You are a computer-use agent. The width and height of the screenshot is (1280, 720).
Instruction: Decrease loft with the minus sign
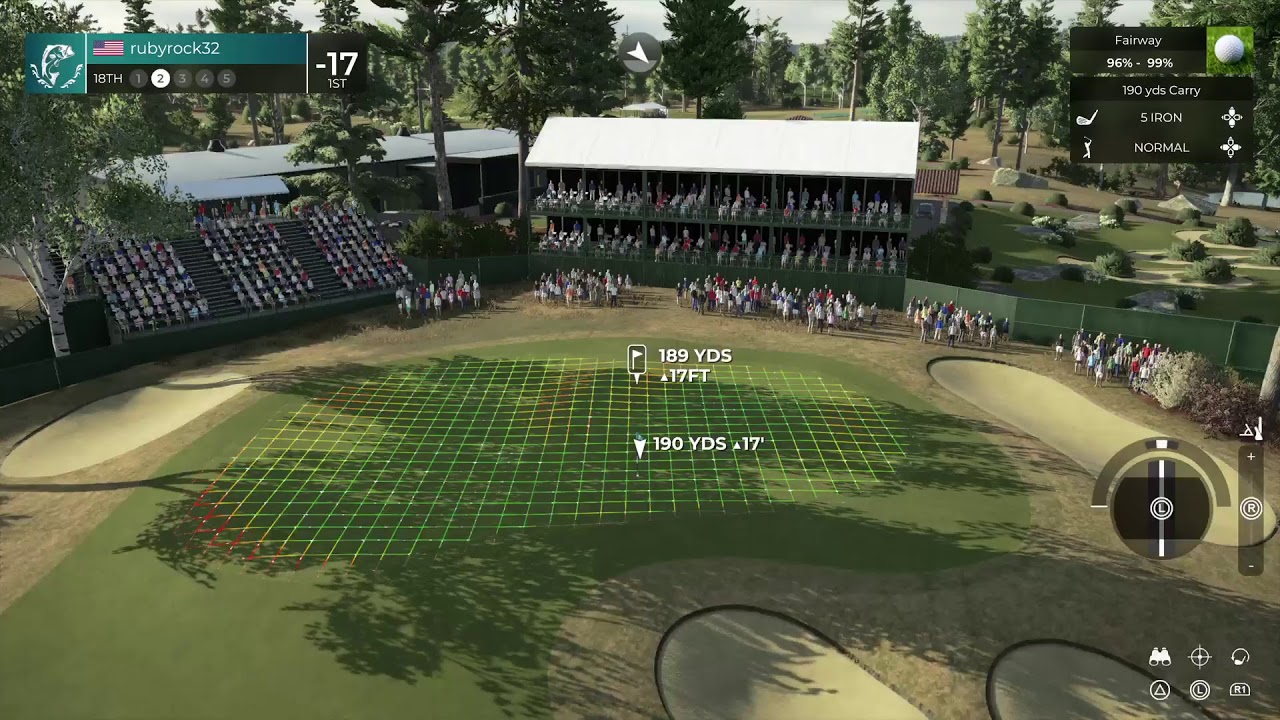pyautogui.click(x=1251, y=565)
